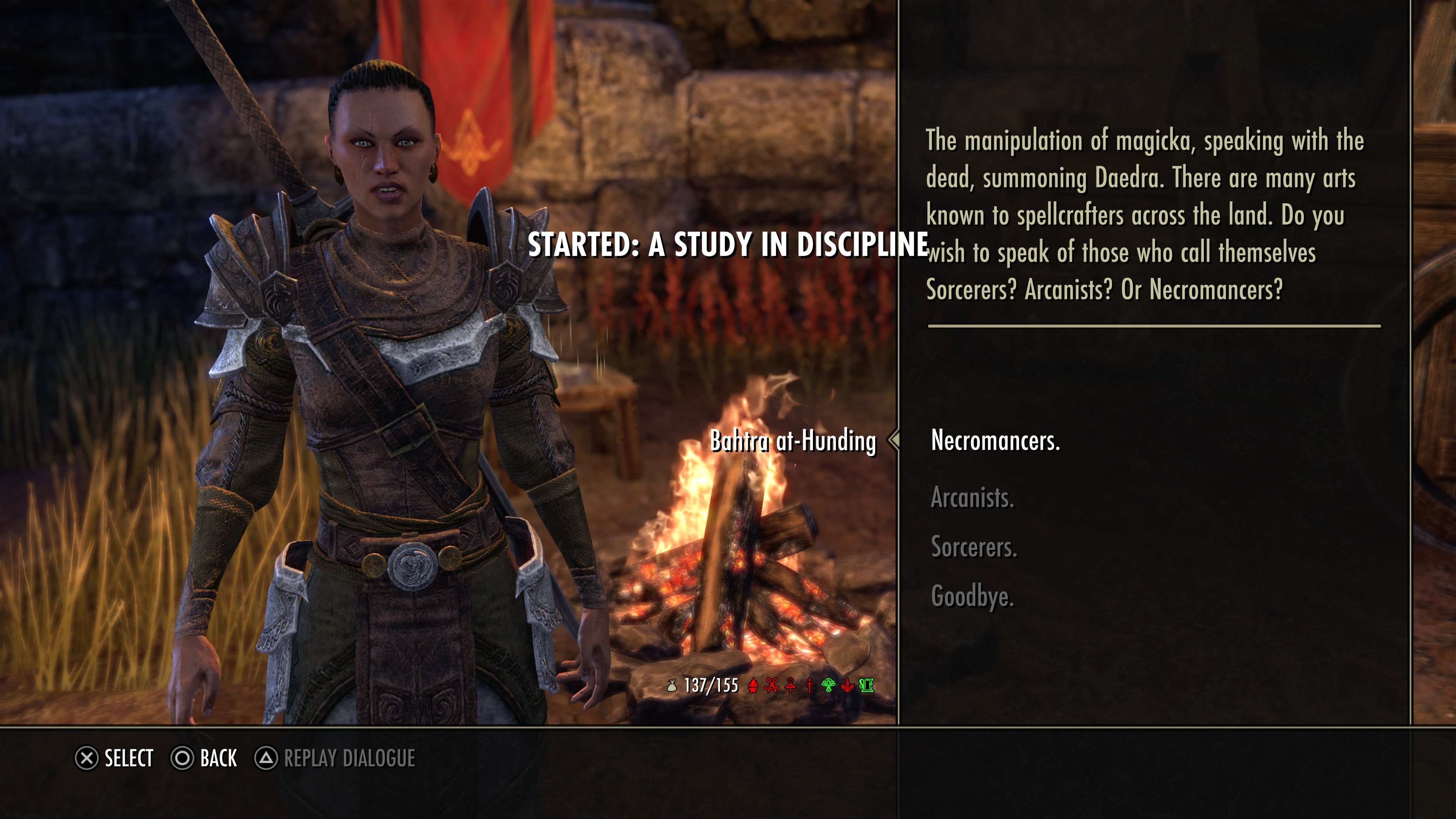This screenshot has width=1456, height=819.
Task: Select the "Arcanists." dialogue option
Action: click(972, 498)
